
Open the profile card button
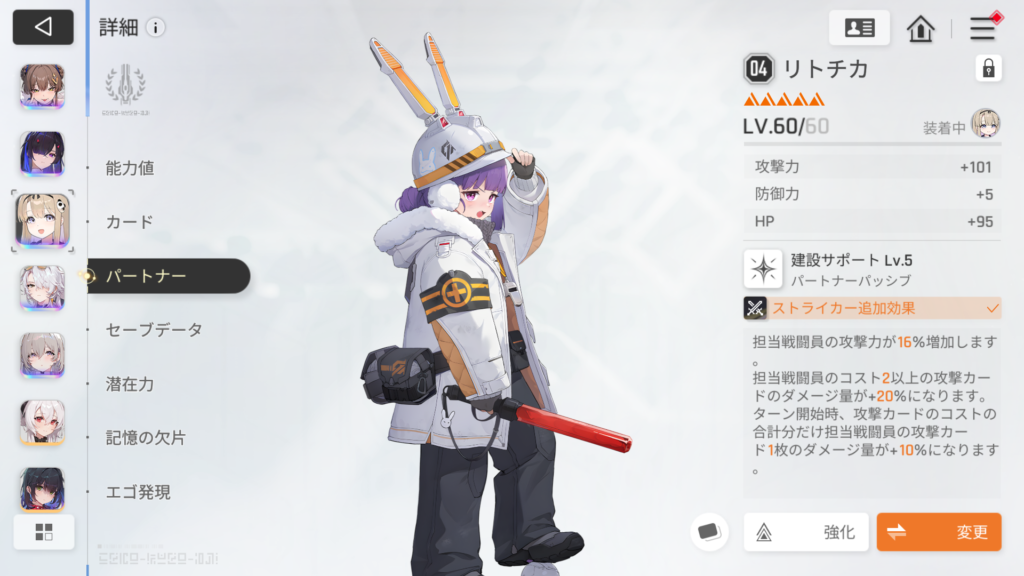click(859, 28)
